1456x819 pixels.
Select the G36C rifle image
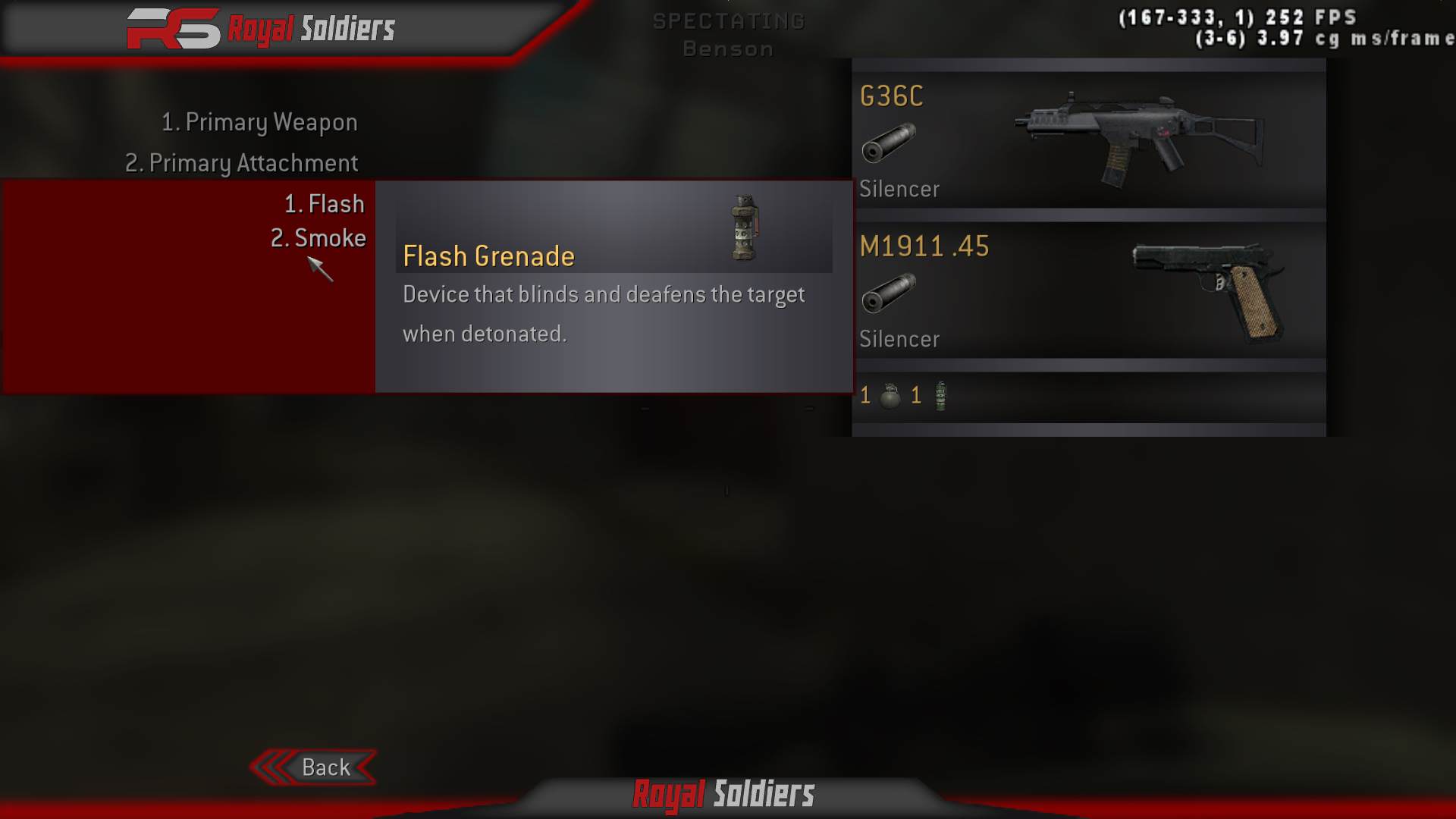pyautogui.click(x=1137, y=136)
